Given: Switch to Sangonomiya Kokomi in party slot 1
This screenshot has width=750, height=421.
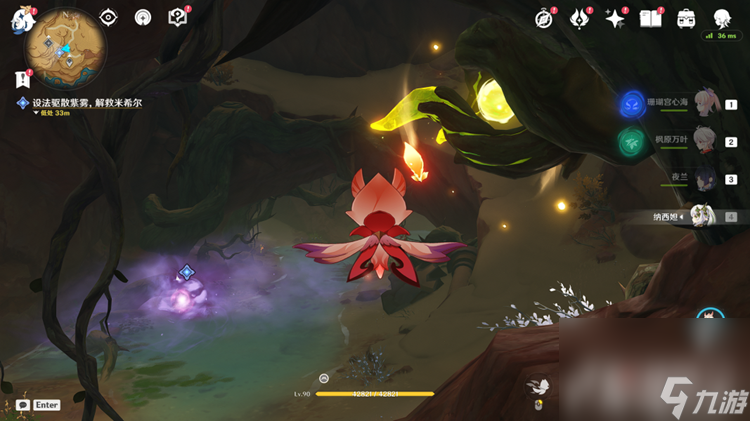Looking at the screenshot, I should point(707,103).
